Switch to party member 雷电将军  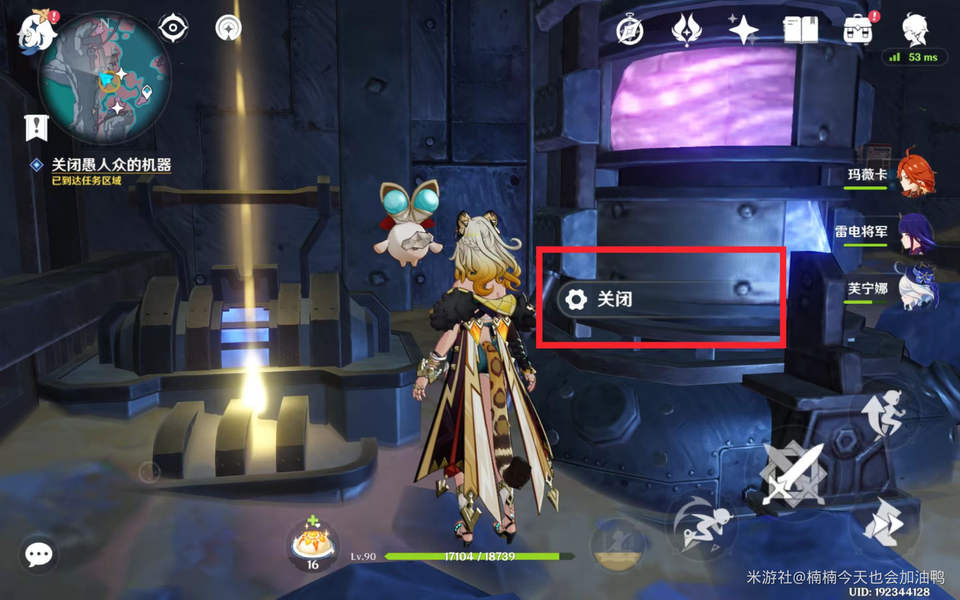click(x=914, y=231)
